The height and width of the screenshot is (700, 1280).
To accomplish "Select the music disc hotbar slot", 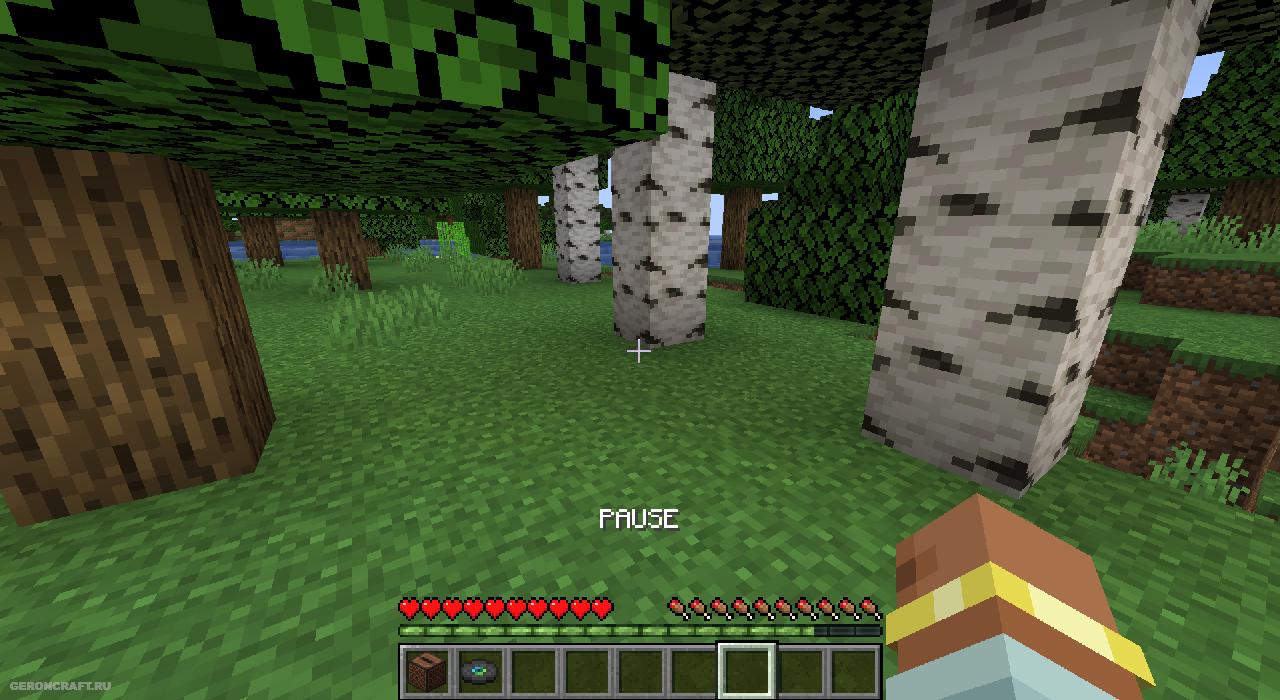I will click(480, 671).
